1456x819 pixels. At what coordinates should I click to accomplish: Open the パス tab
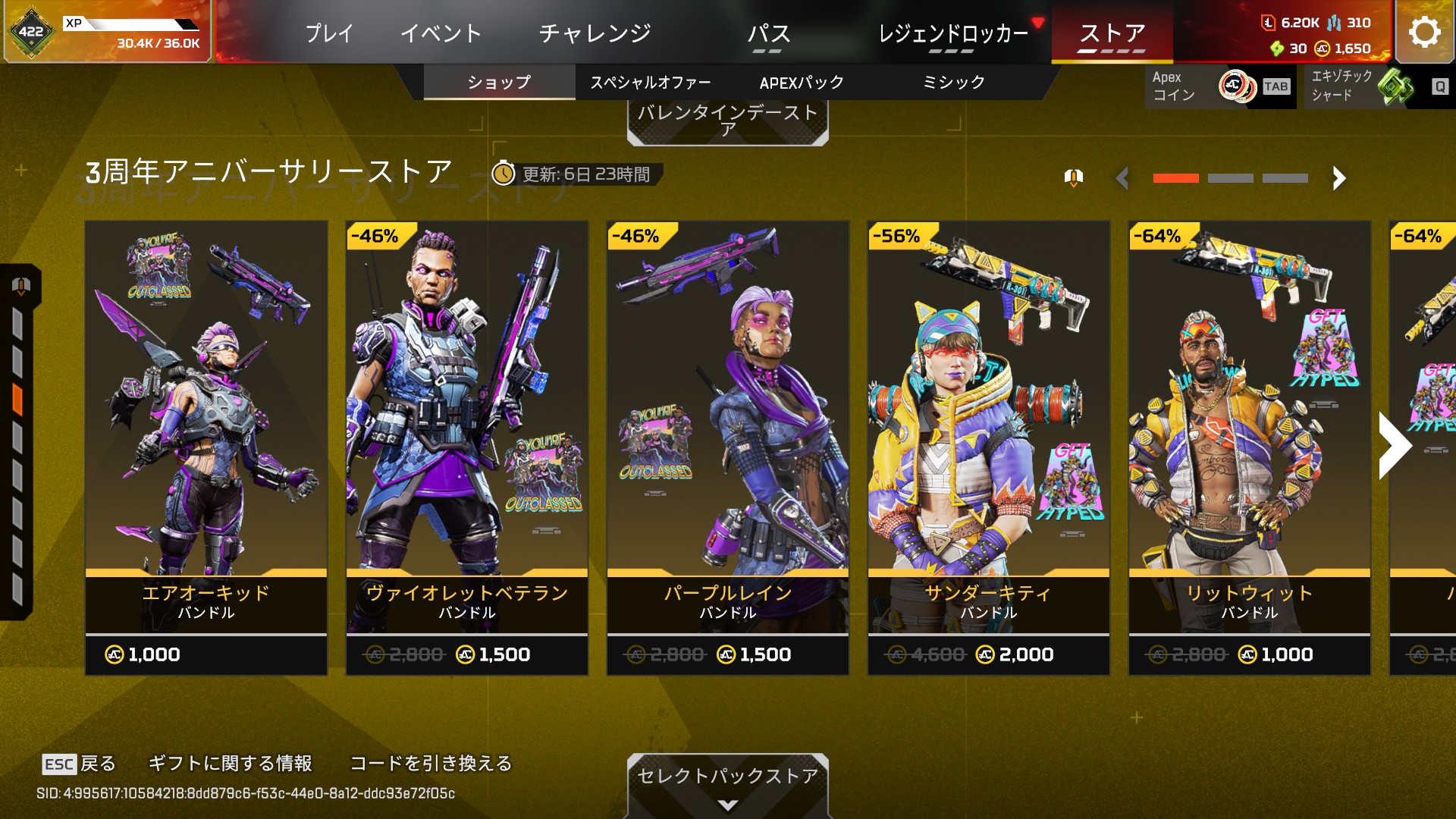768,33
